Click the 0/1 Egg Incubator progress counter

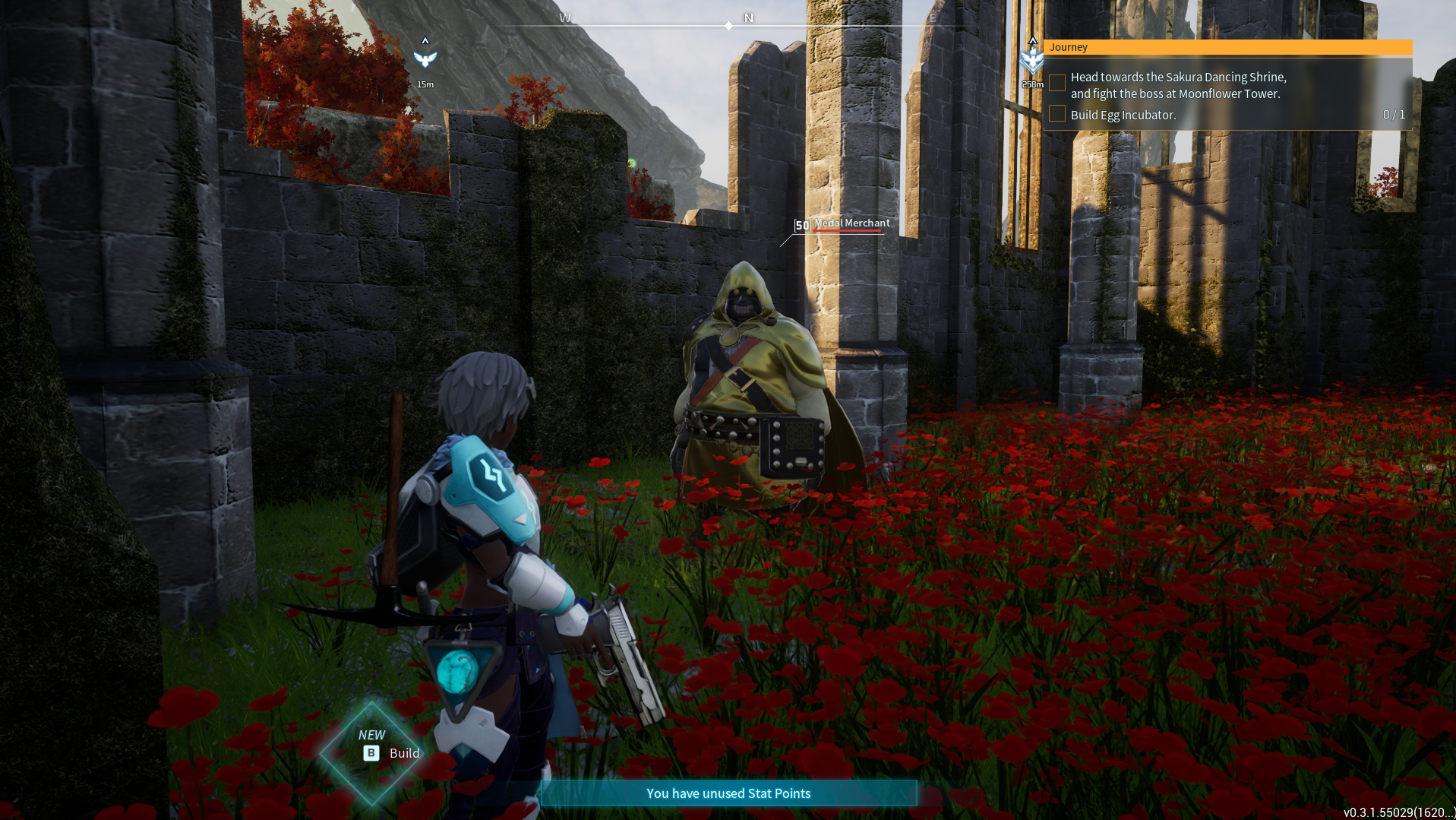coord(1394,114)
